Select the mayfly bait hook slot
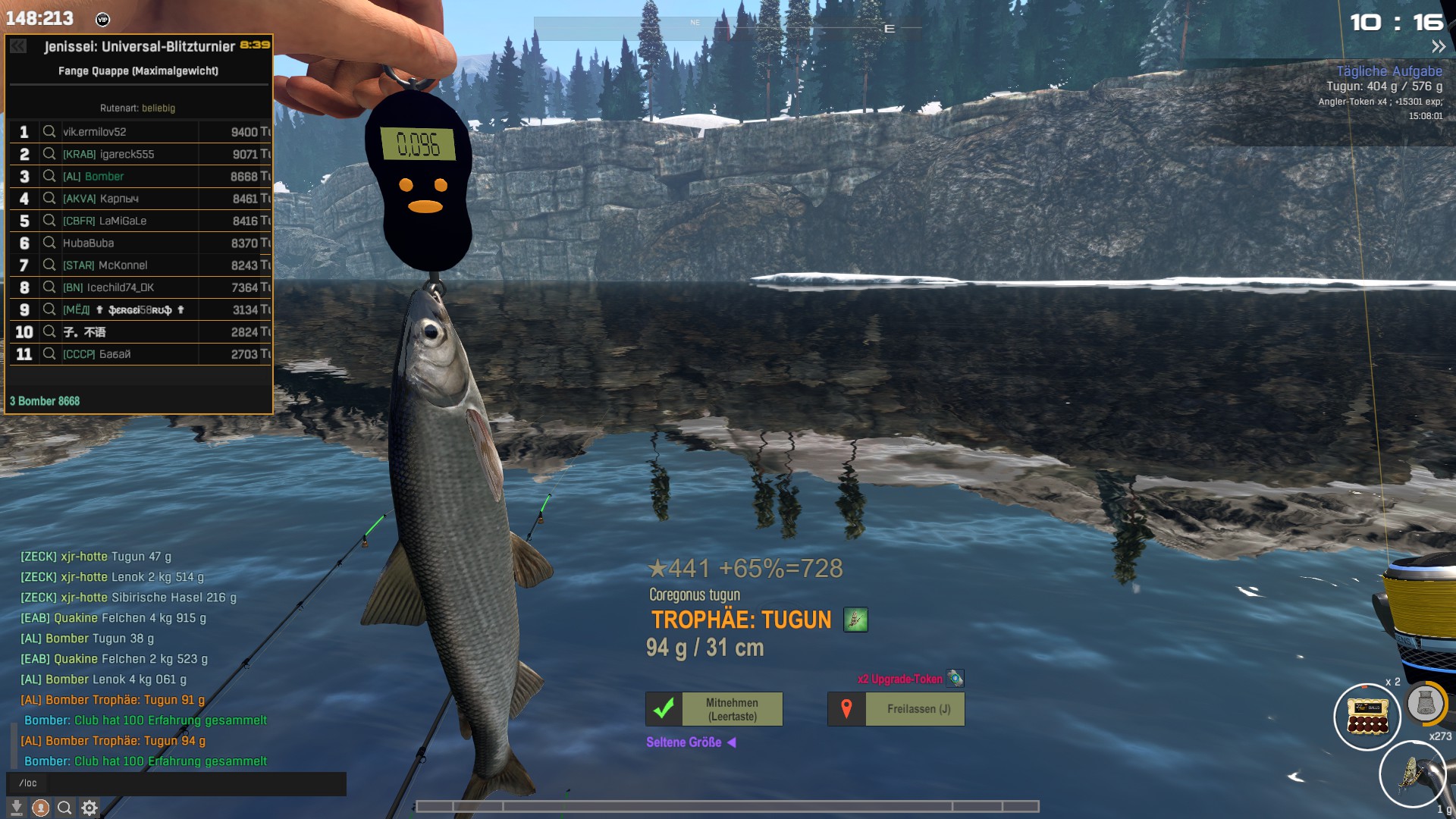Screen dimensions: 1456x819 click(x=1412, y=774)
